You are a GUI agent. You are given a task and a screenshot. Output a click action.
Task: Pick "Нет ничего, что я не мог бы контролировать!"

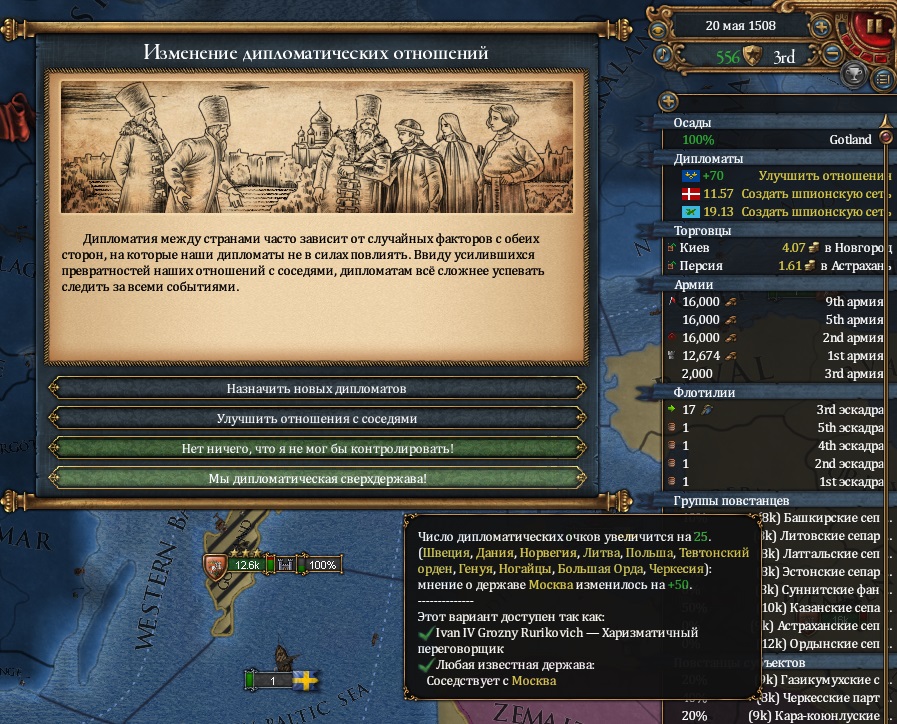[x=317, y=448]
